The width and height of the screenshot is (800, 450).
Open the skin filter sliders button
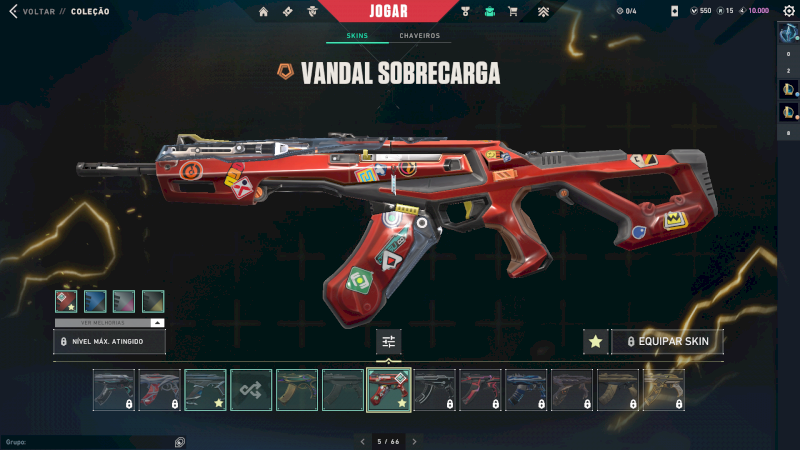(x=389, y=342)
